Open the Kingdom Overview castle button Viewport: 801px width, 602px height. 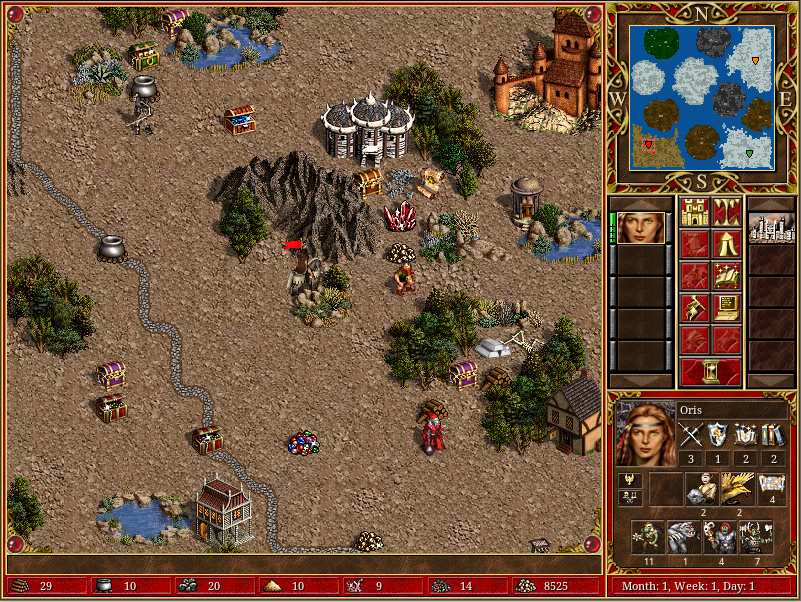point(693,212)
